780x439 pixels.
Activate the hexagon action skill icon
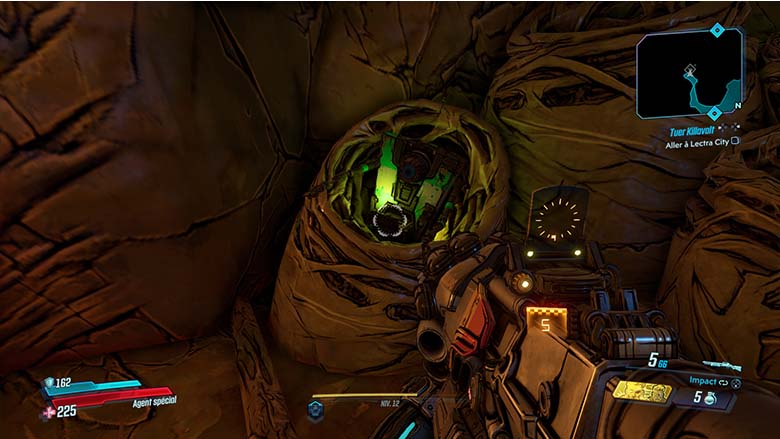click(x=316, y=409)
